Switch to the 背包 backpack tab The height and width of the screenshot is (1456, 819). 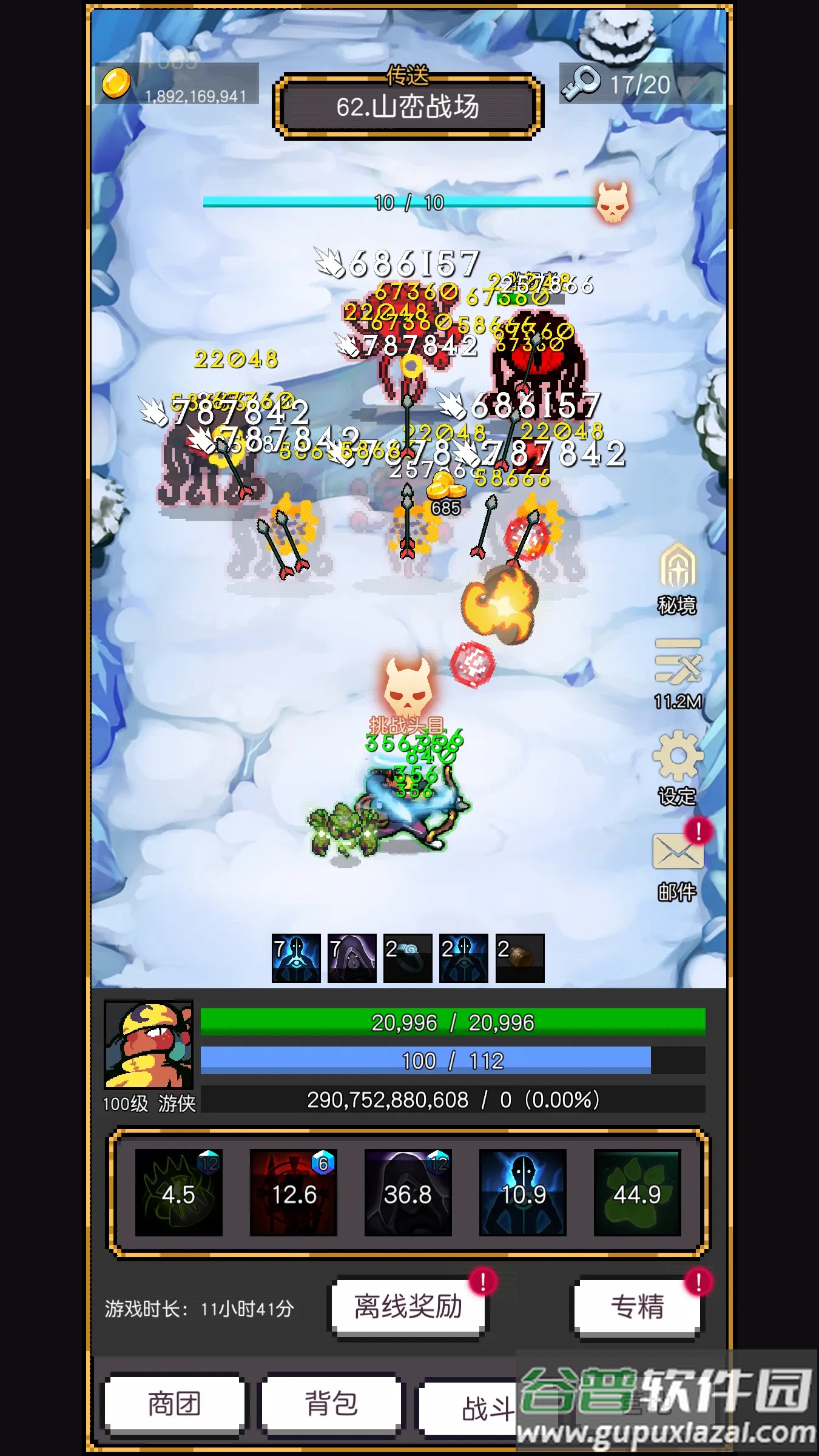[x=331, y=1404]
